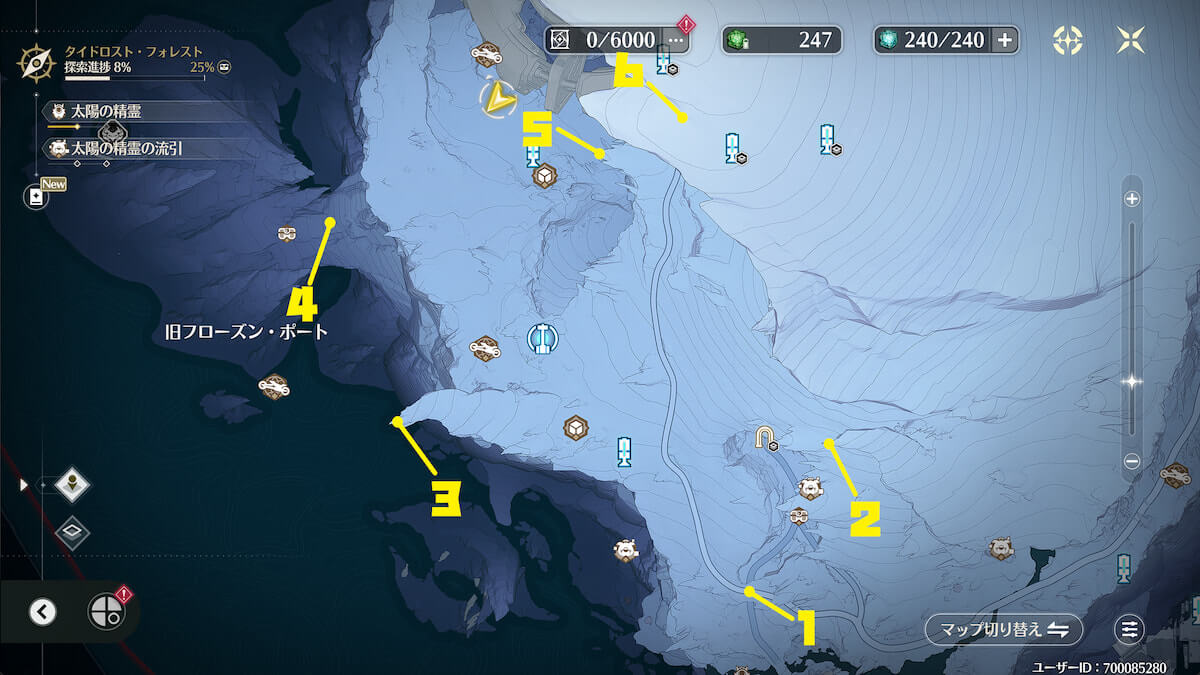1200x675 pixels.
Task: Zoom in with the map plus button
Action: [x=1132, y=199]
